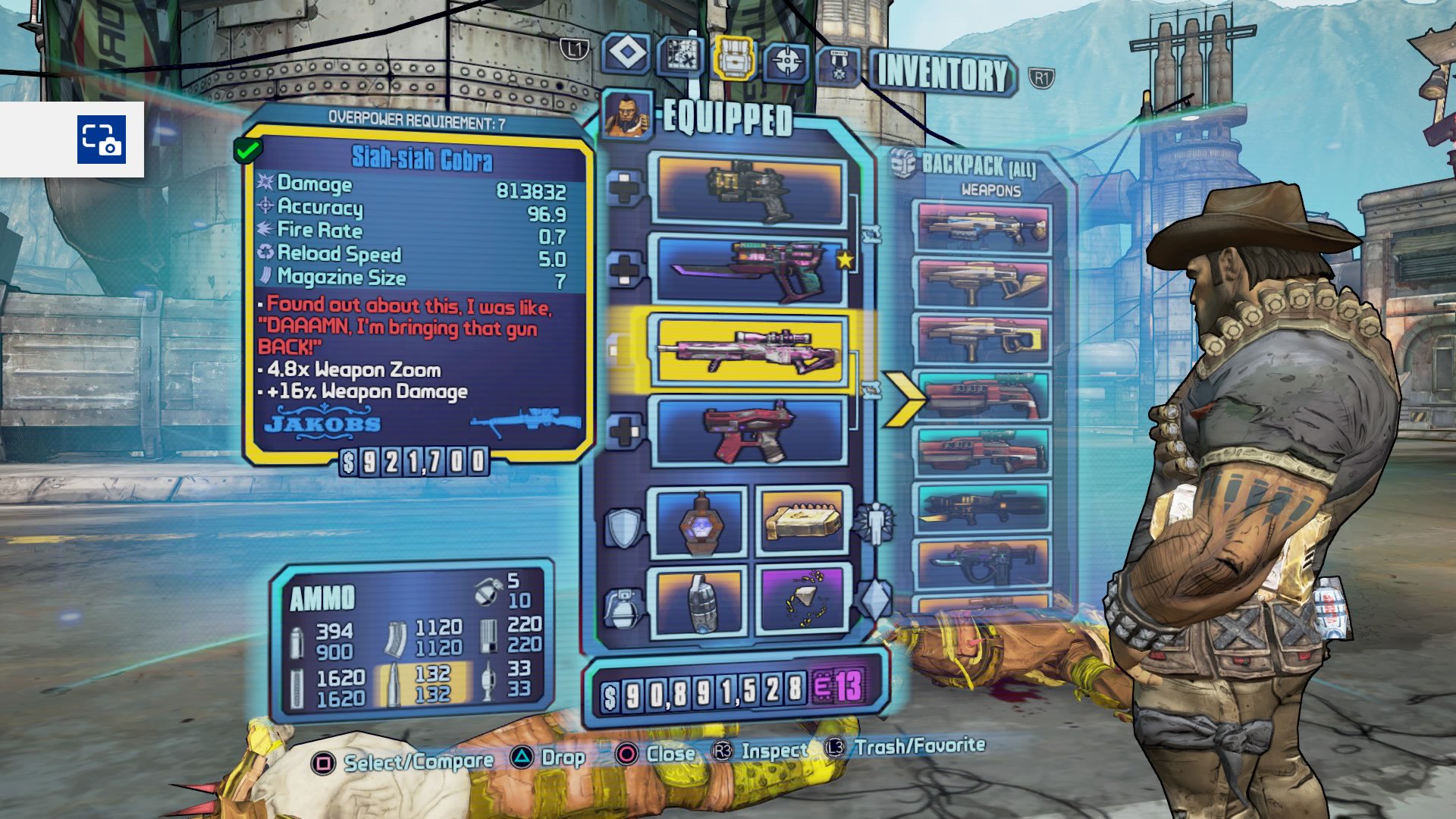Select the equipped black and gold pistol slot
The height and width of the screenshot is (819, 1456).
click(750, 190)
